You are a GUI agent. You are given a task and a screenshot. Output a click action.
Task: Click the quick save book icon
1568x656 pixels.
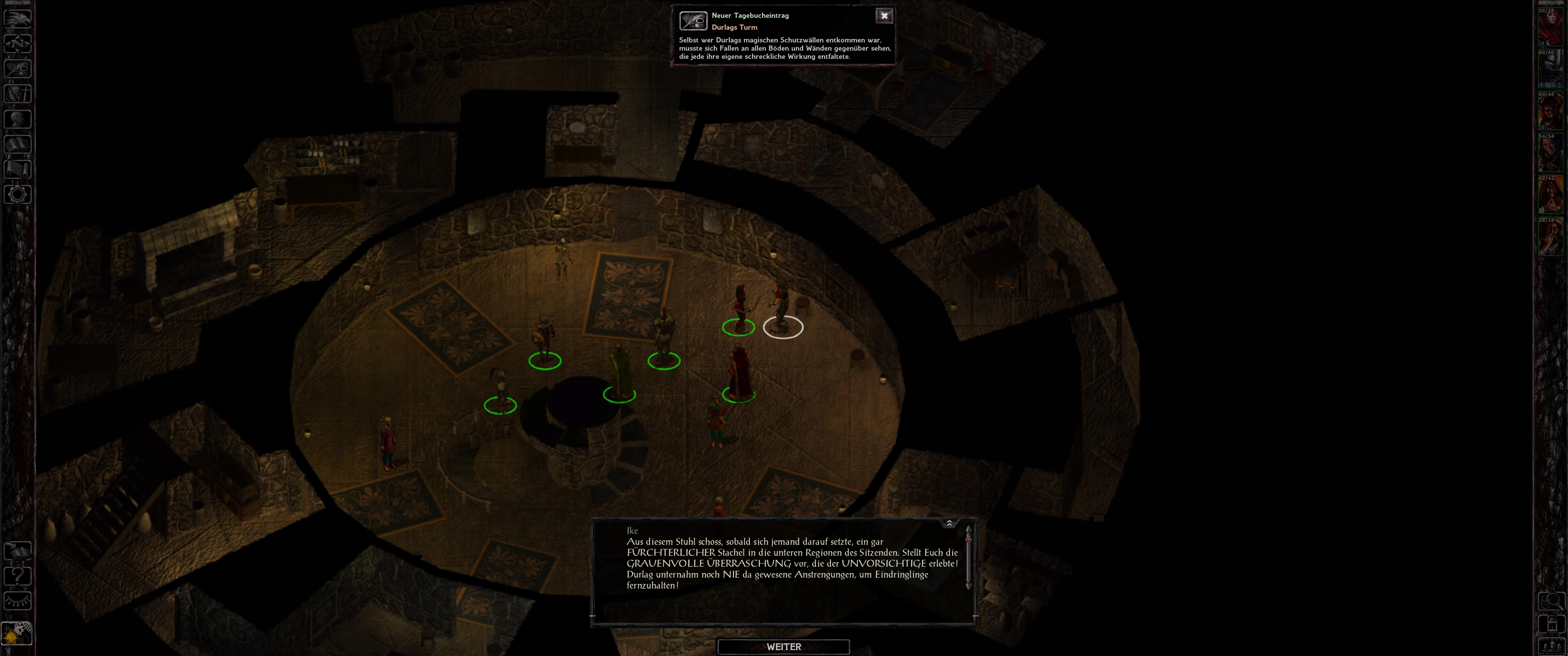pos(18,551)
